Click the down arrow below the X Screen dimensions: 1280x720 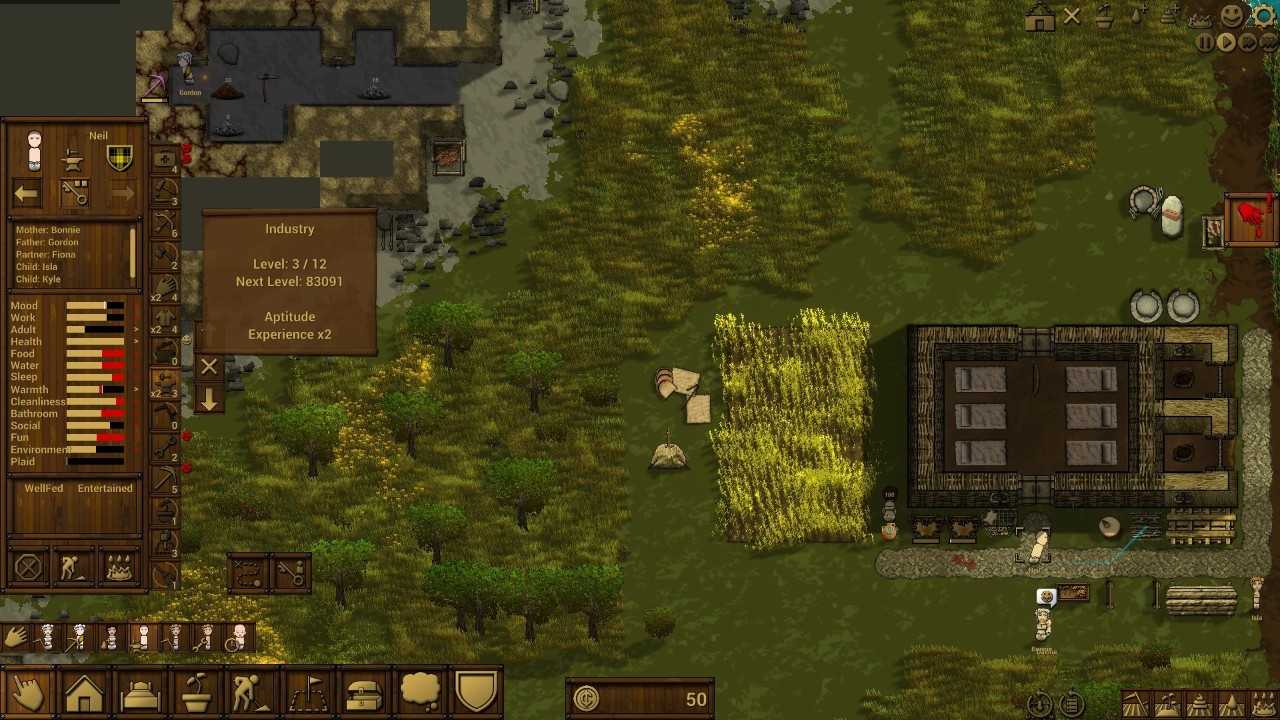tap(209, 400)
